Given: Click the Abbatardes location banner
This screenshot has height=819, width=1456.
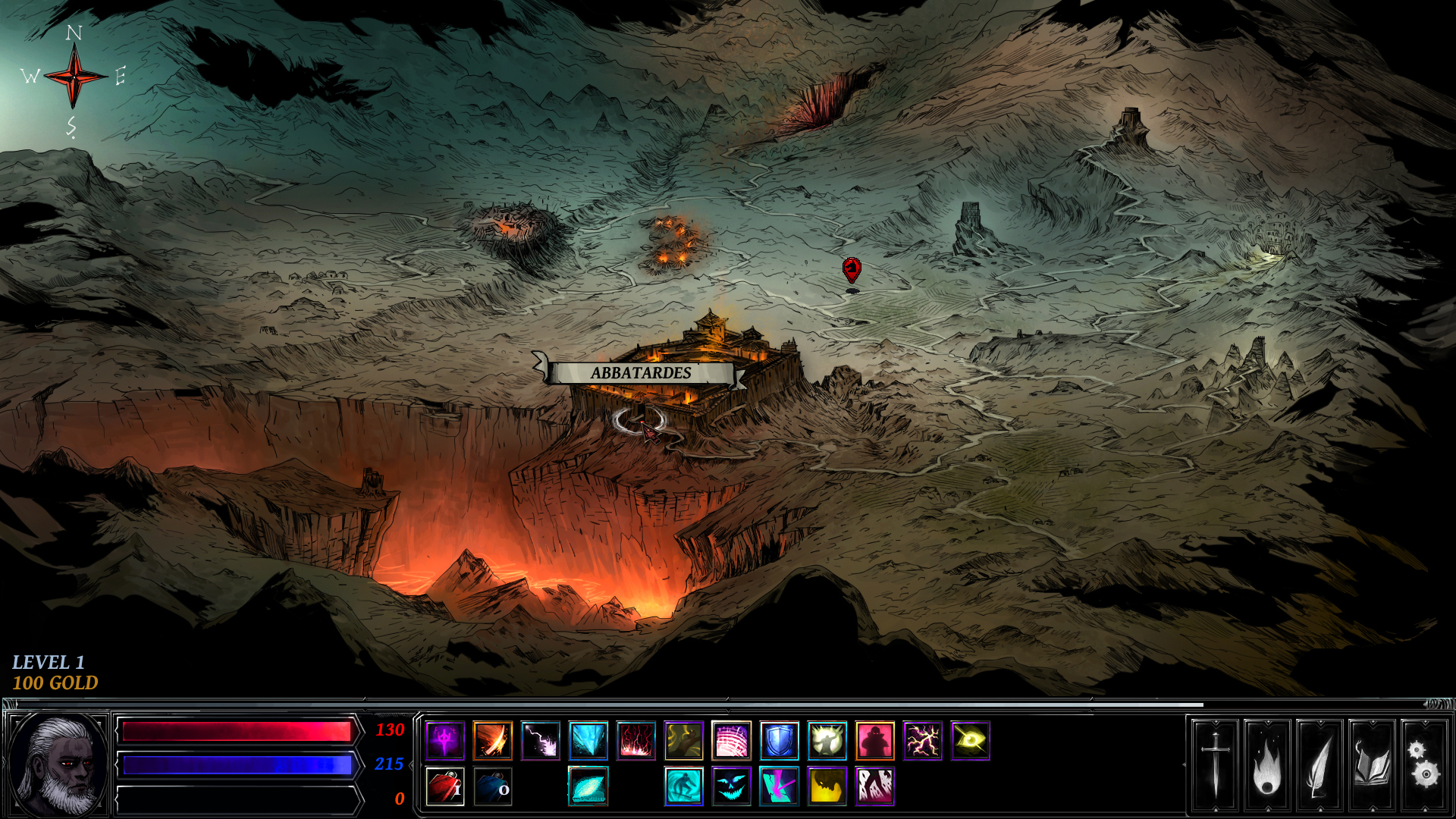Looking at the screenshot, I should click(x=642, y=372).
